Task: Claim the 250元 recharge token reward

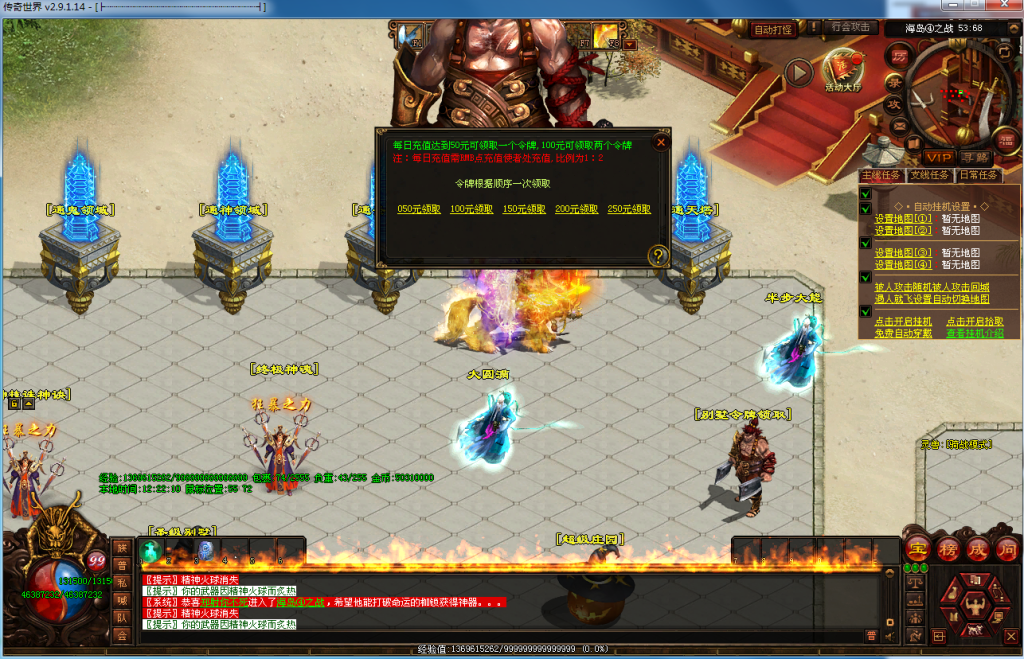Action: (629, 209)
